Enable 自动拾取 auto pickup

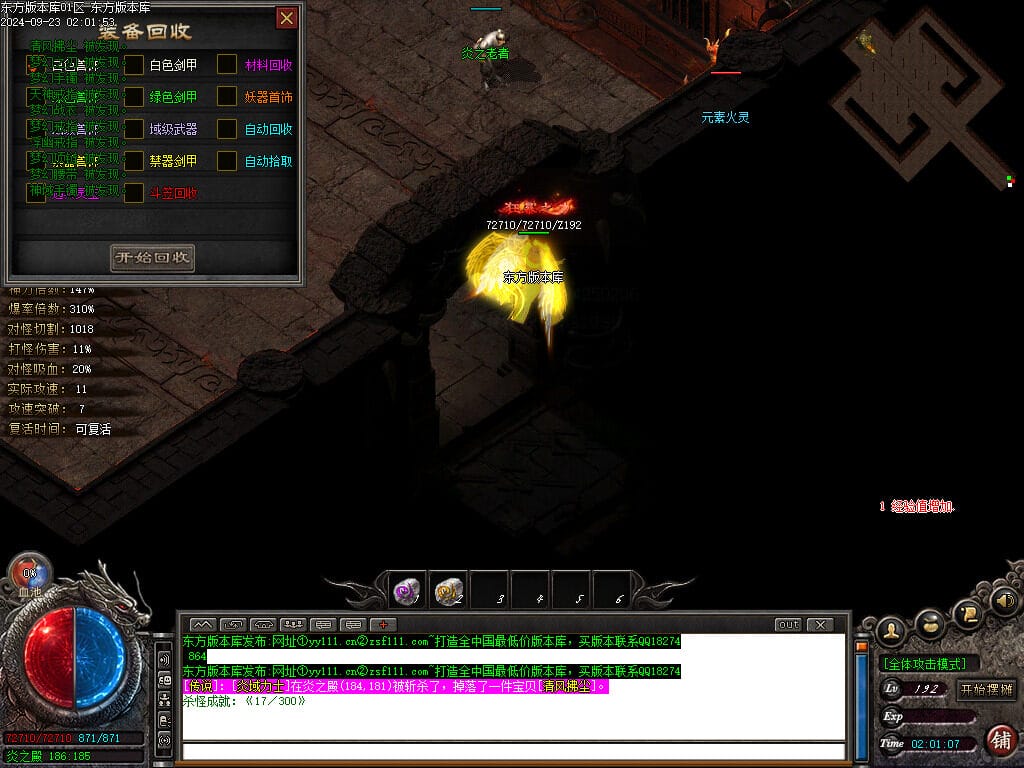click(228, 161)
